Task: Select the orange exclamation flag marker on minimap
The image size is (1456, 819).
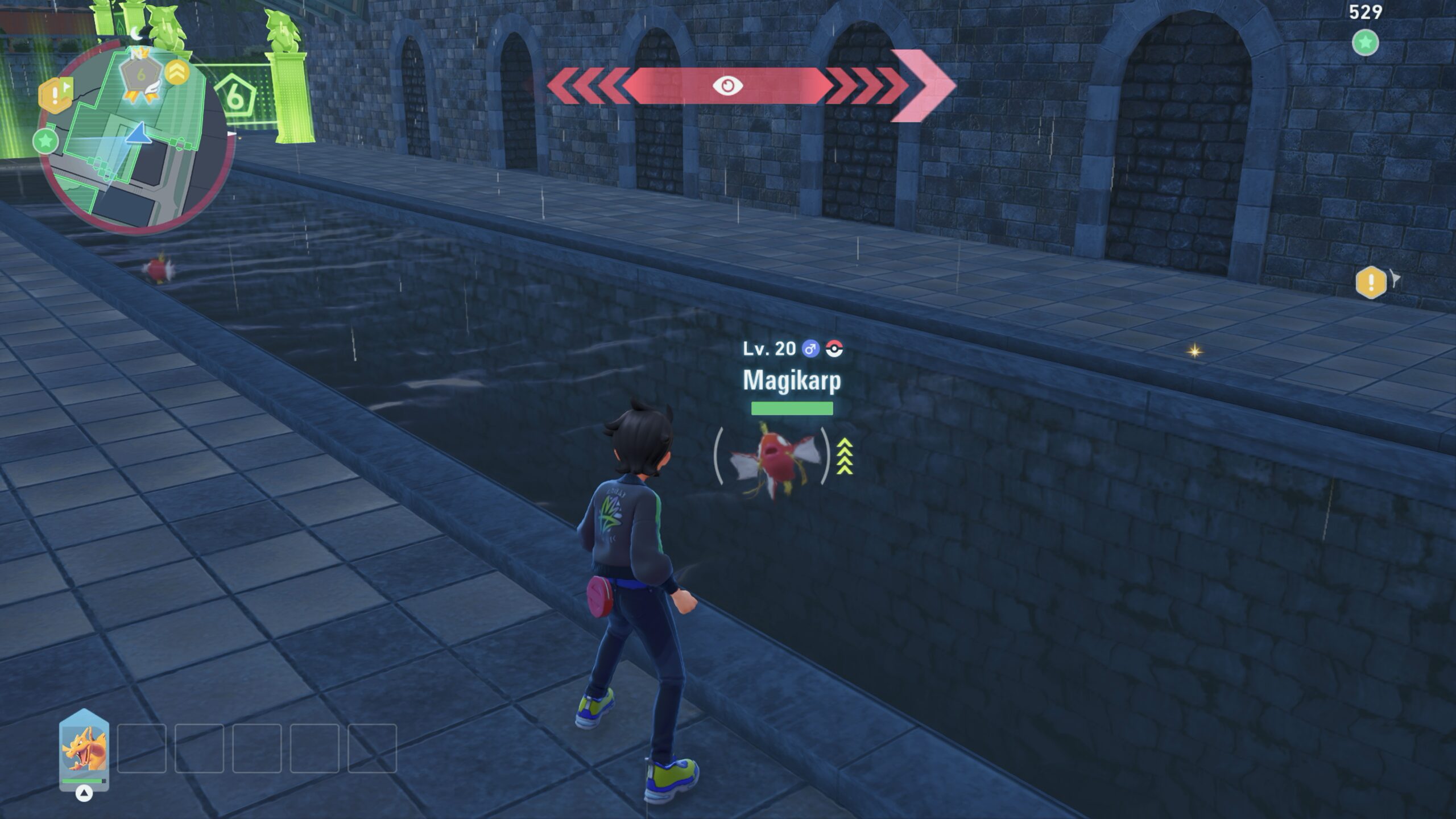Action: 55,94
